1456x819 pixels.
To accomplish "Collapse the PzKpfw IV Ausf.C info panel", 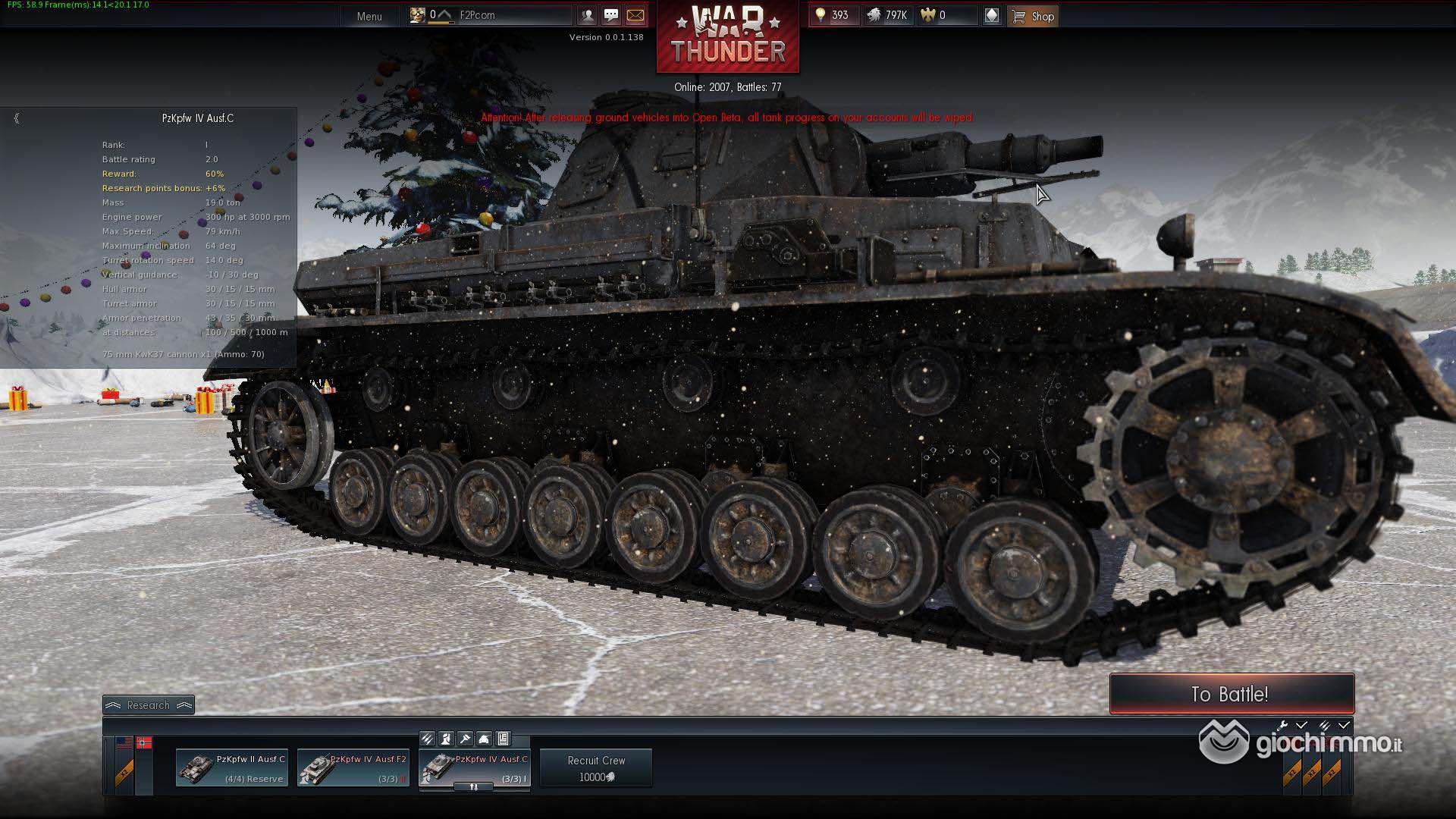I will [17, 118].
